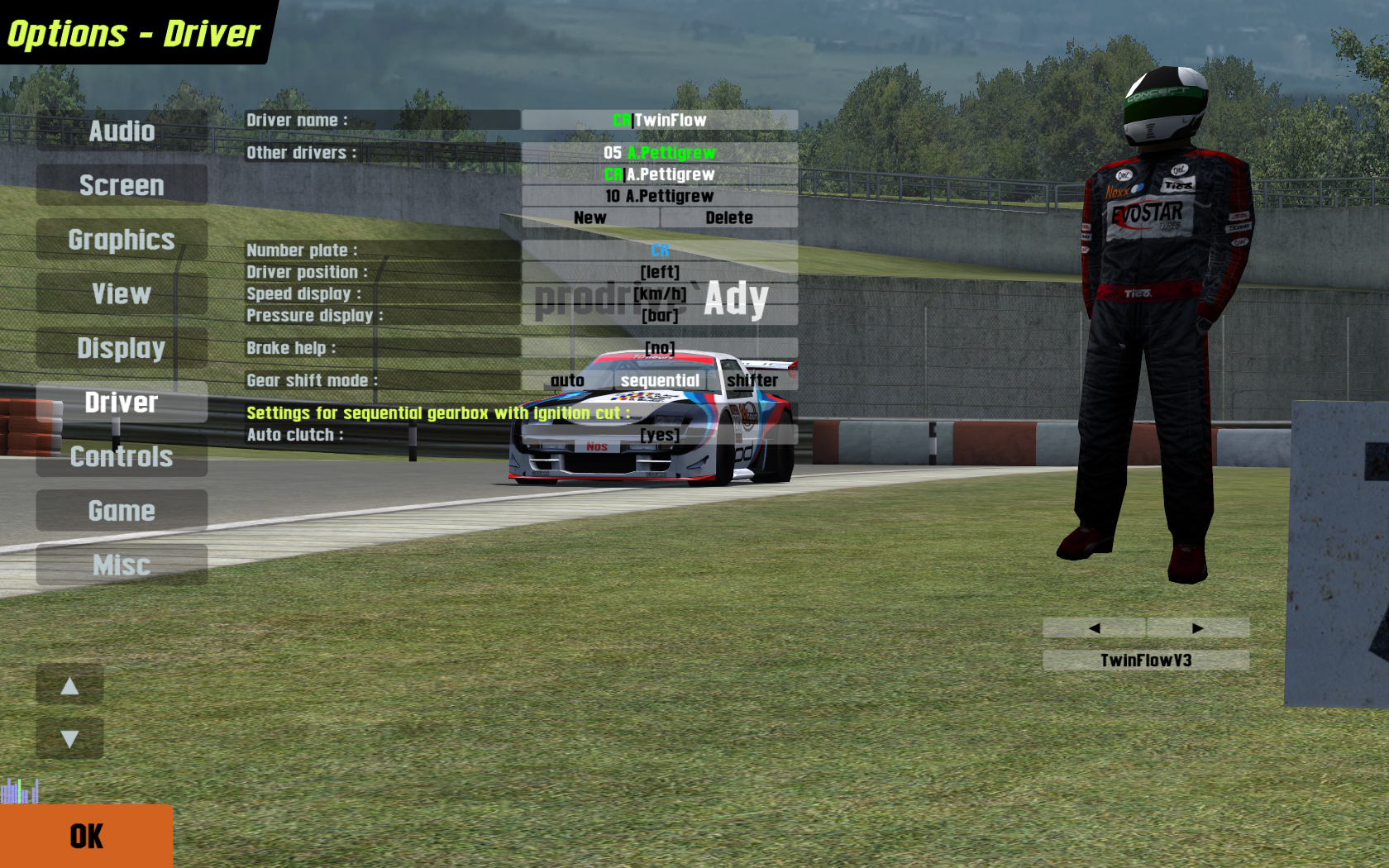Viewport: 1389px width, 868px height.
Task: Edit the TwinFlow driver name field
Action: tap(660, 121)
